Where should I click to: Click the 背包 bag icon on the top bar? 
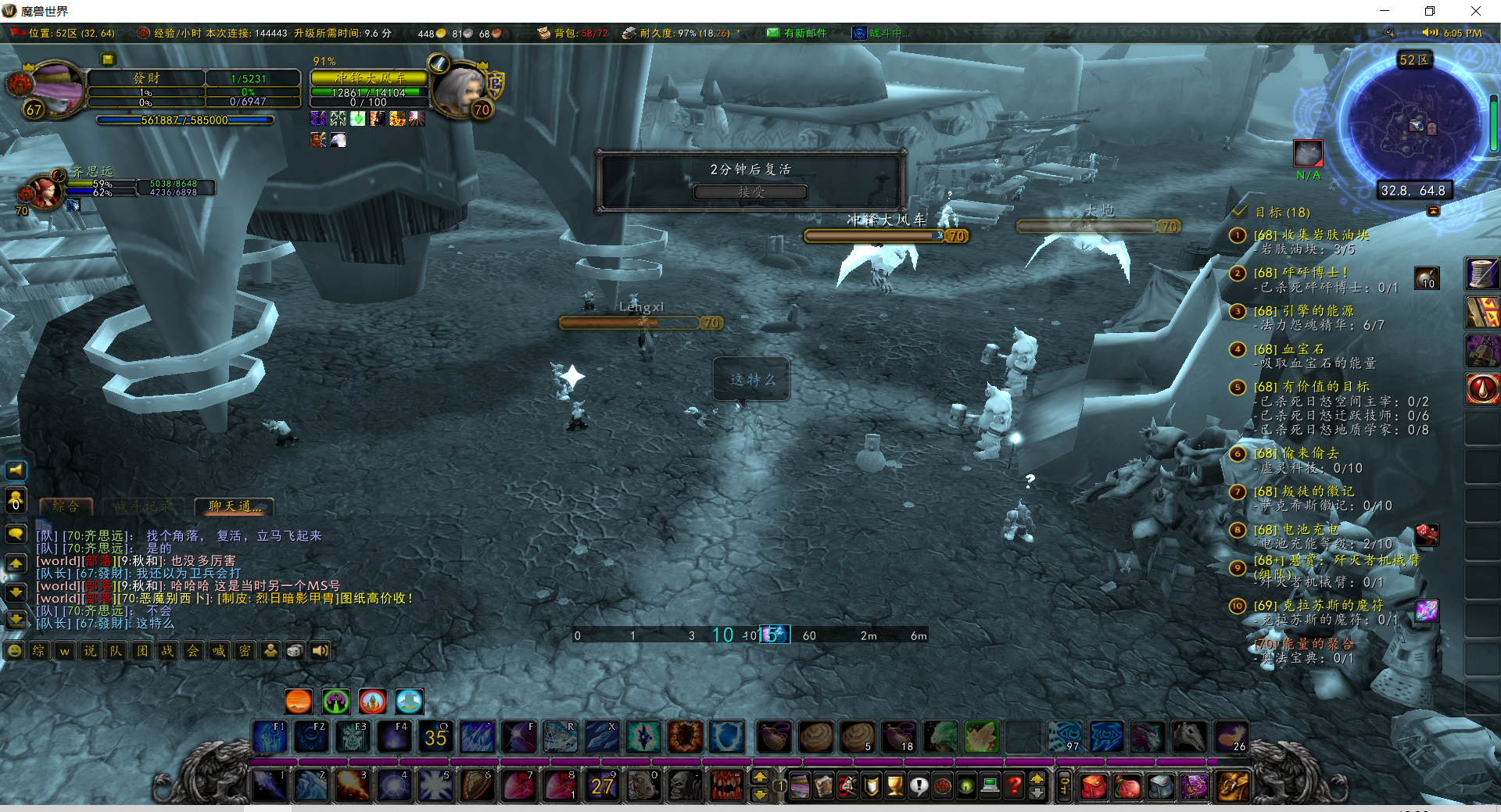point(543,34)
